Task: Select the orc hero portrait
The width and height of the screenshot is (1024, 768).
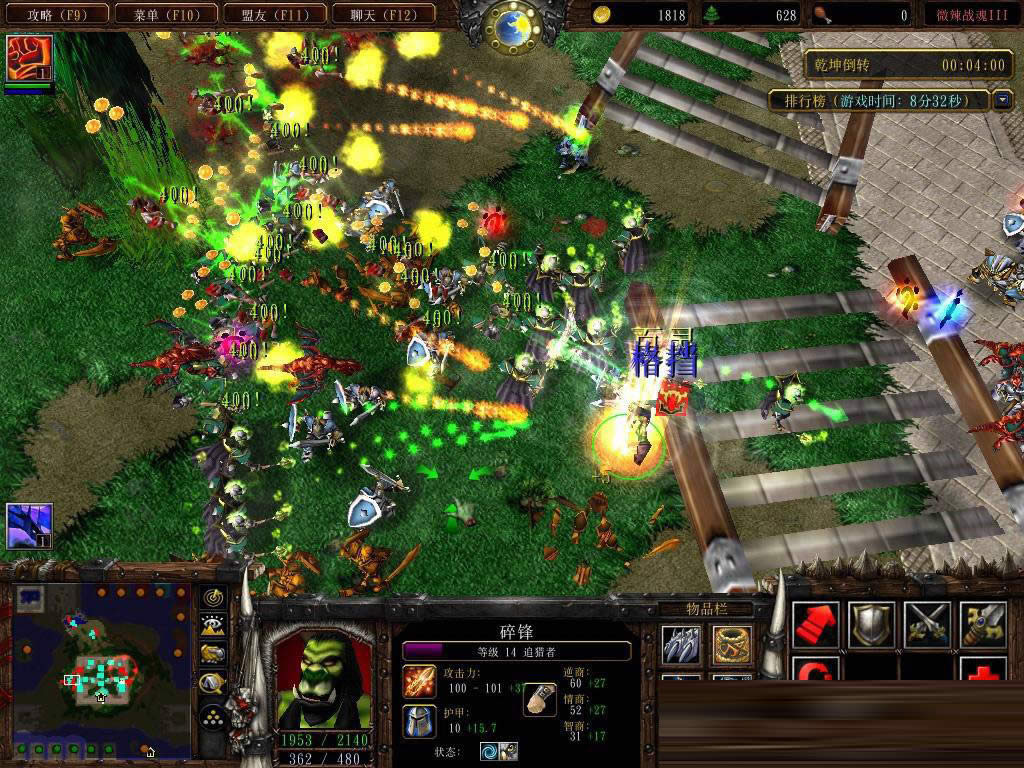Action: tap(316, 680)
